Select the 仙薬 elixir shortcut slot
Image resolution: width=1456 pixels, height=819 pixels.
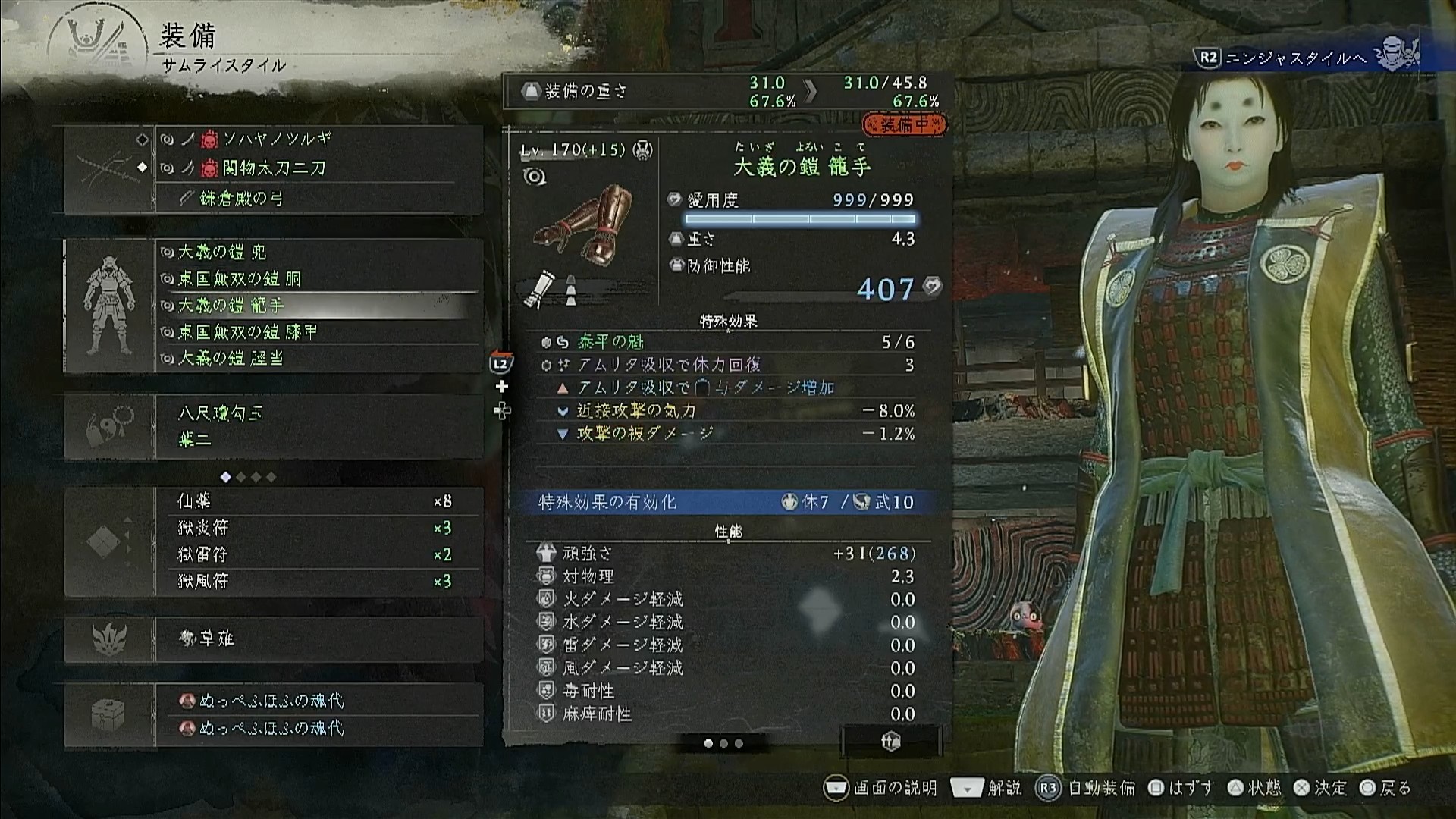(x=317, y=501)
